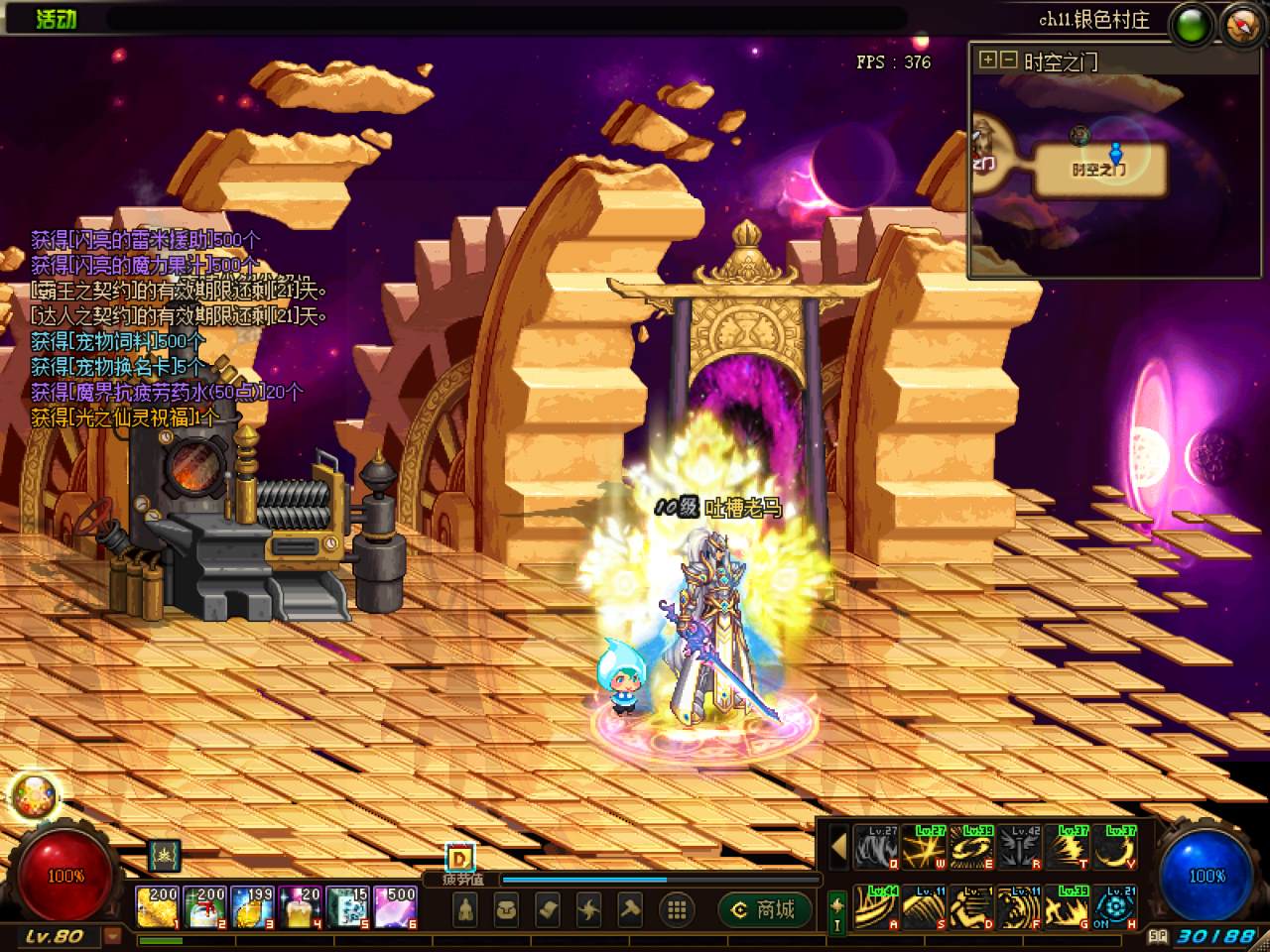
Task: Click the SP book icon
Action: 1158,935
